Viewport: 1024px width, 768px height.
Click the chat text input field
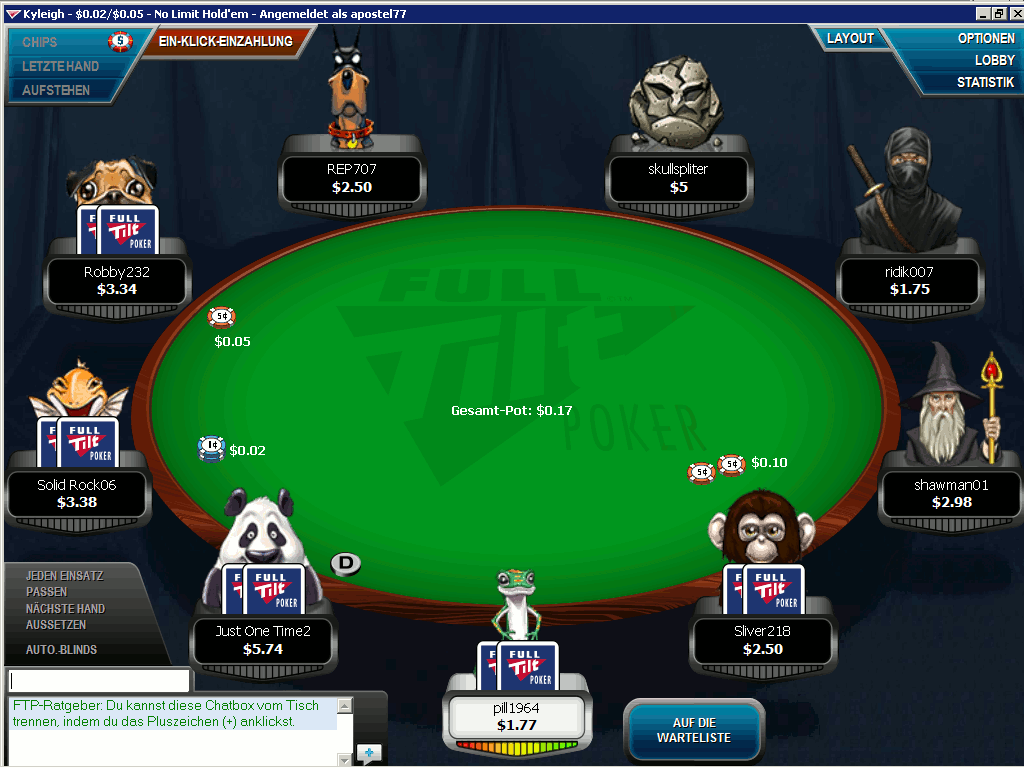[98, 680]
